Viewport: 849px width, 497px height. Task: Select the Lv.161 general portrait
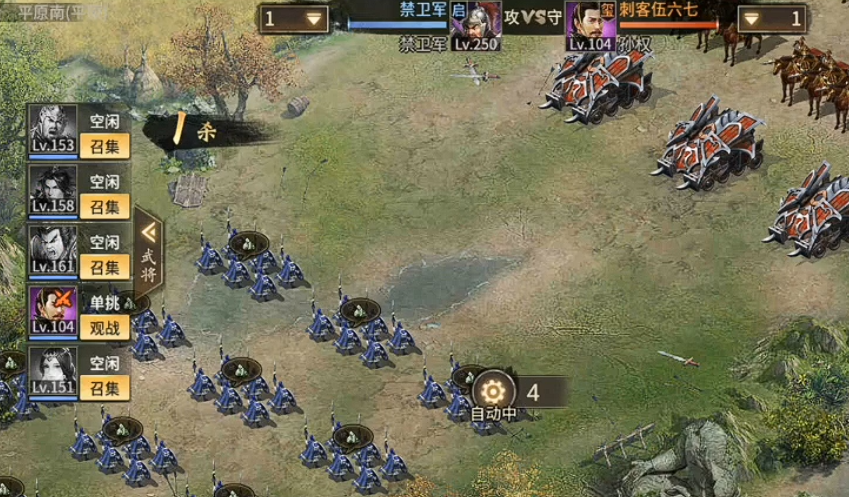(52, 250)
